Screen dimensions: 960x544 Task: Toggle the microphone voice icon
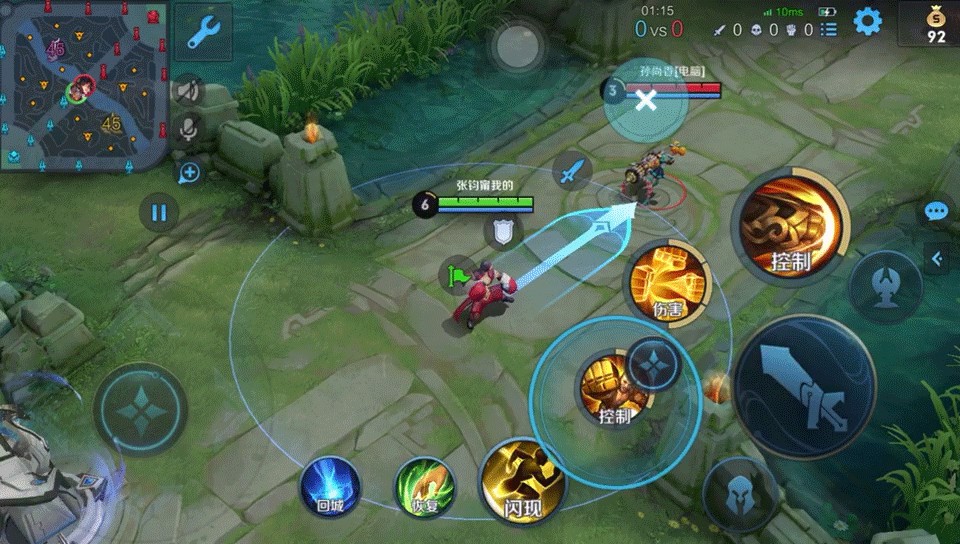pos(187,128)
